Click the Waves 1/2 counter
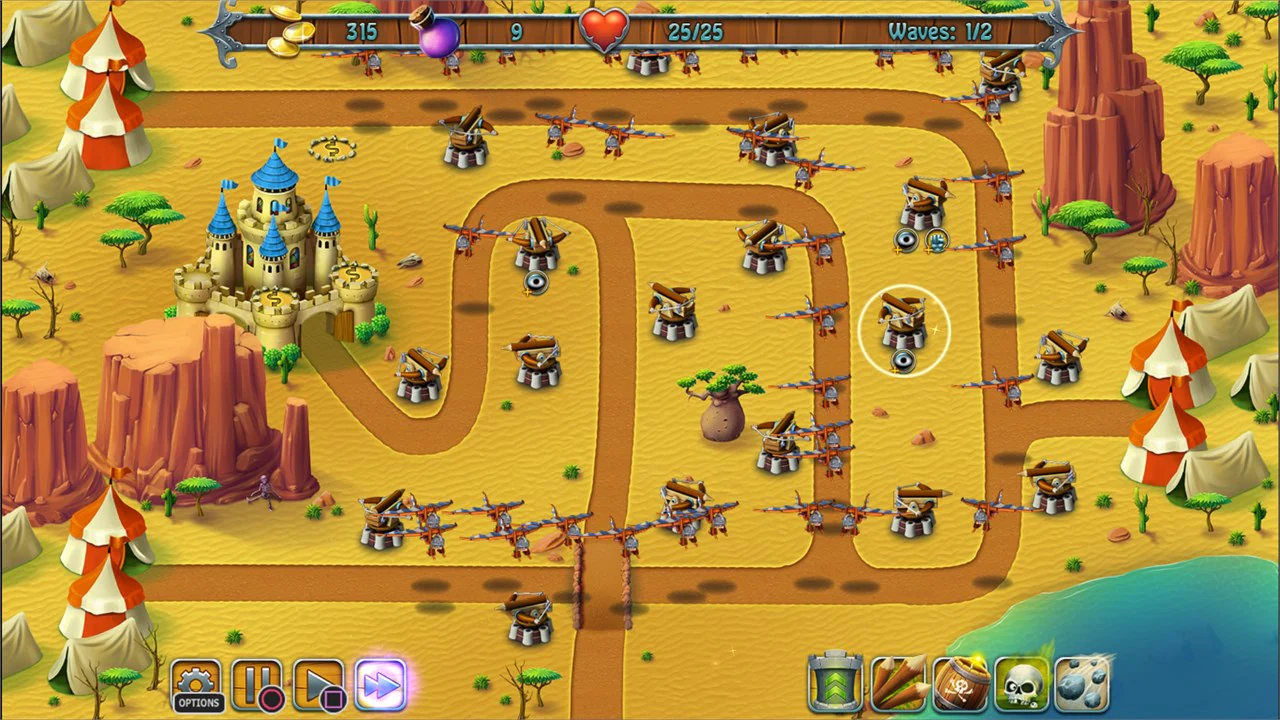1280x720 pixels. (x=941, y=31)
